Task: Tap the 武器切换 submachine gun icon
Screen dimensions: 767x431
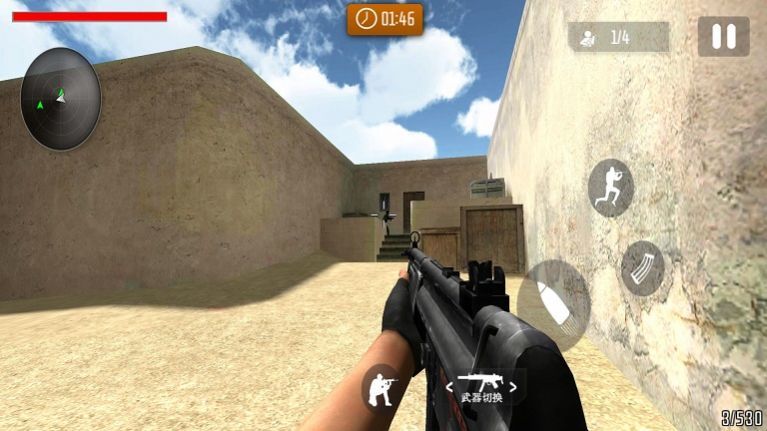Action: [x=482, y=384]
